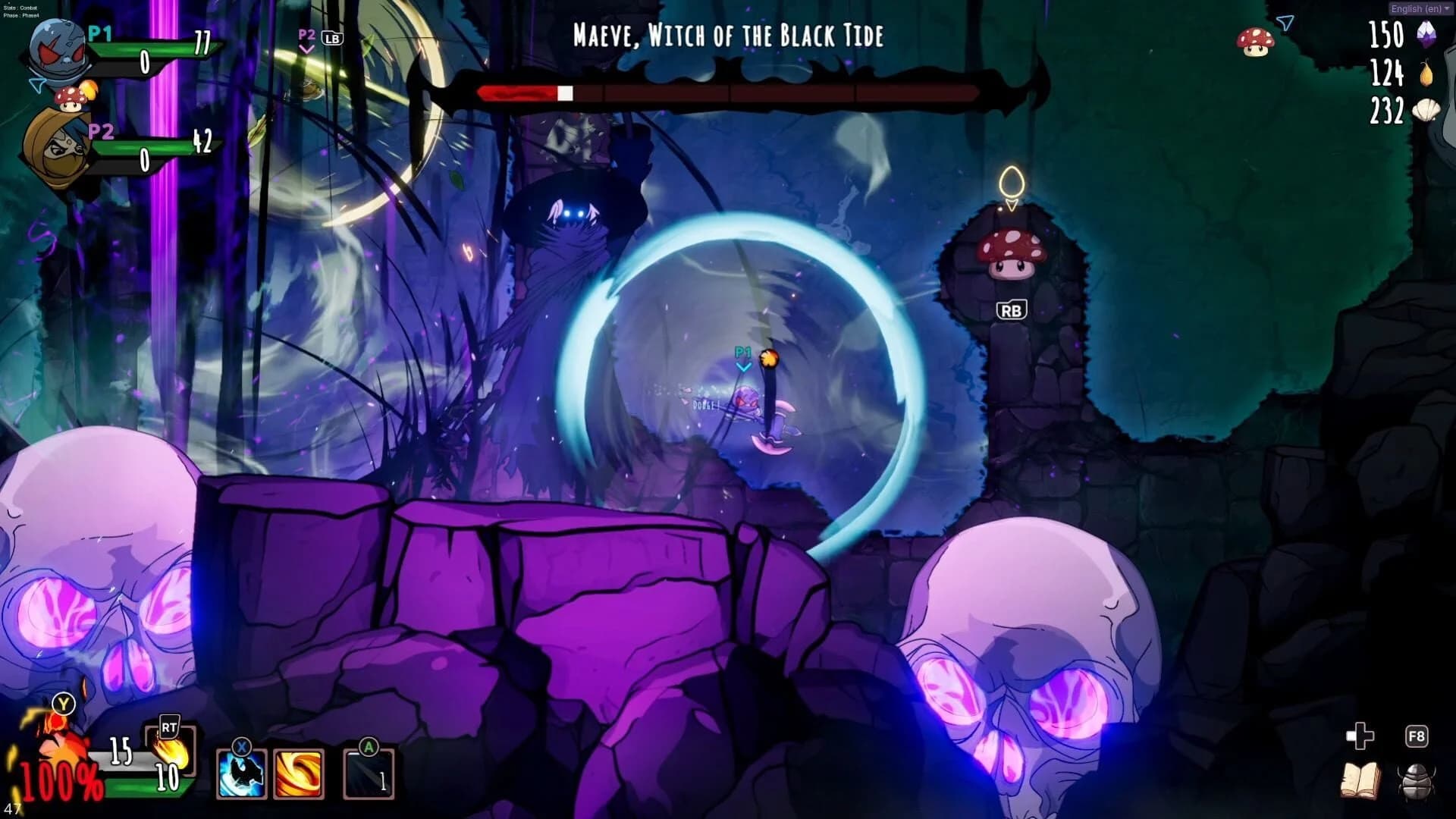Click the RB prompt above the mushroom
The height and width of the screenshot is (819, 1456).
pos(1012,309)
